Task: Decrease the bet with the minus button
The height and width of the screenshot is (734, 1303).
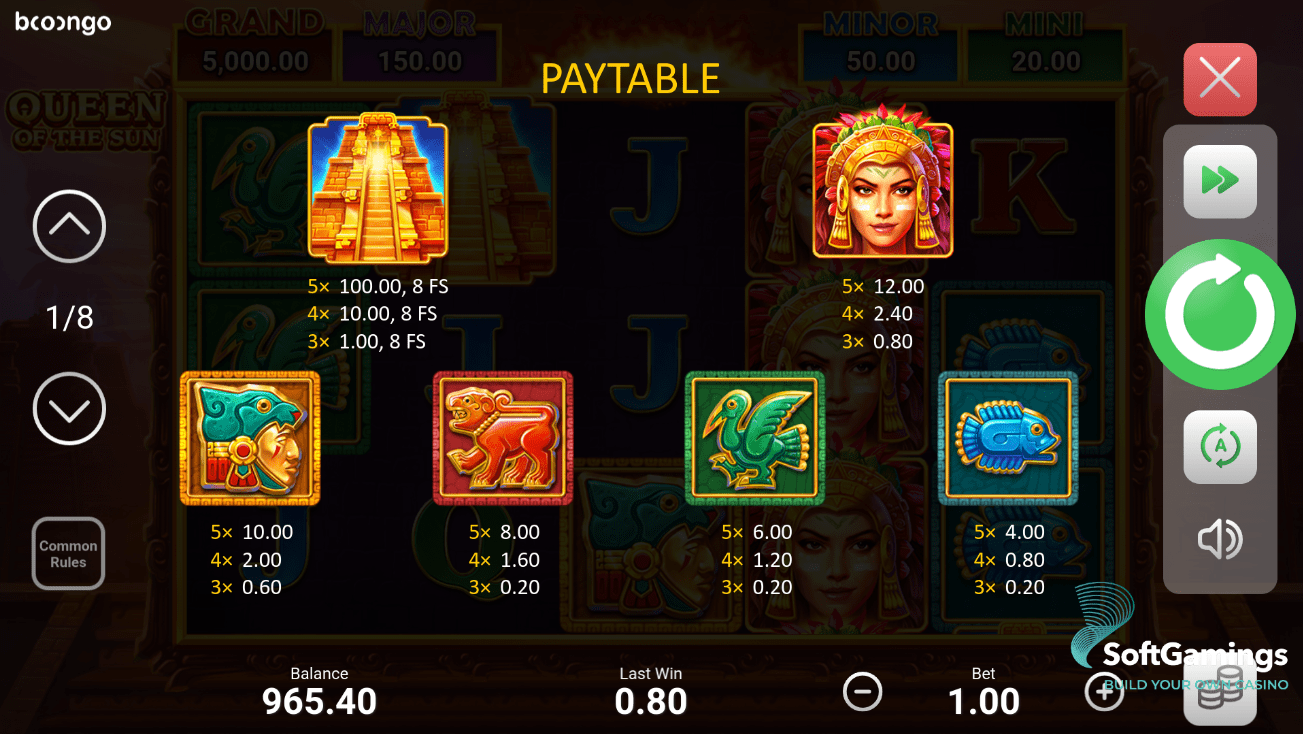Action: 862,691
